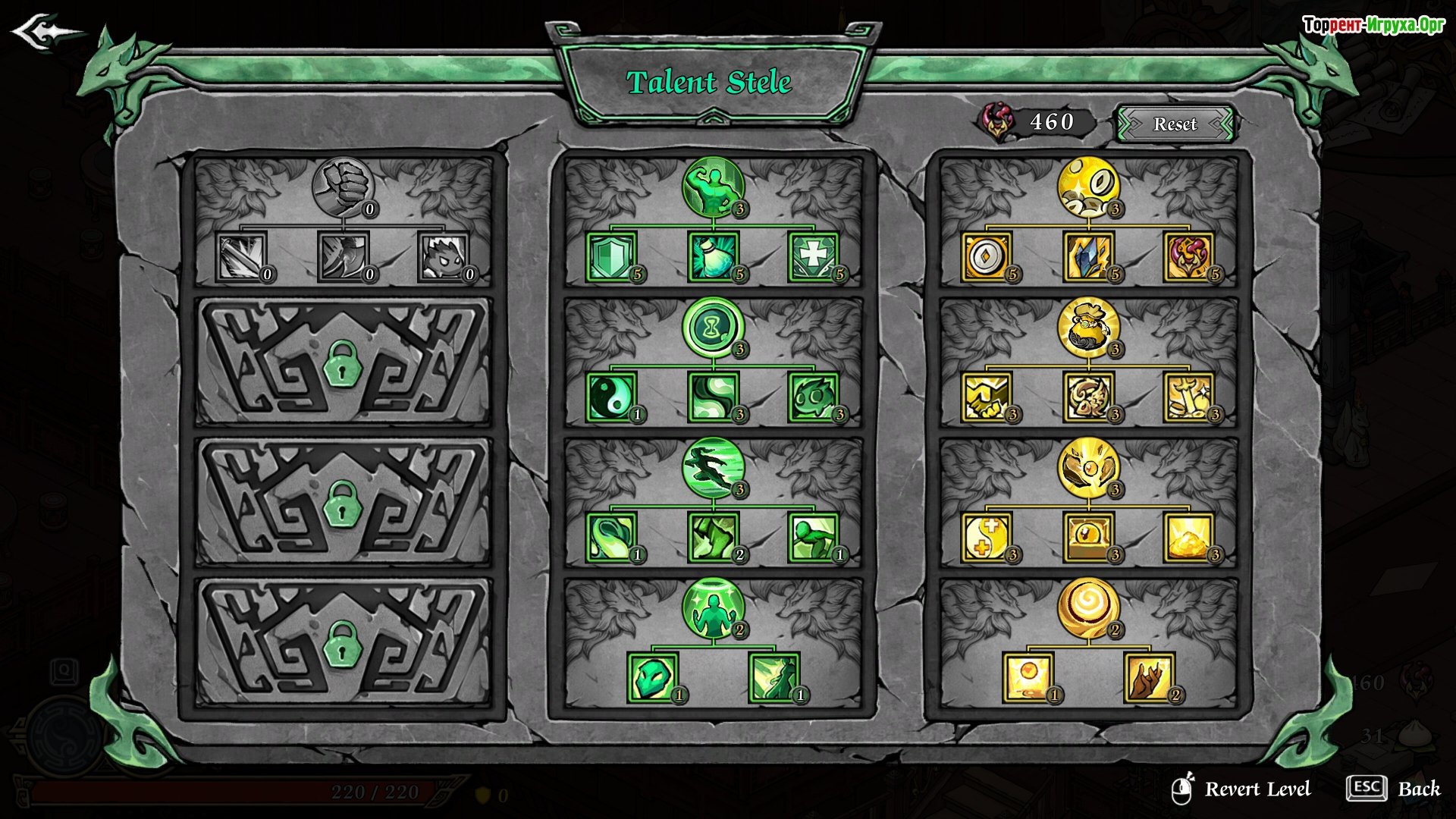Select the gold treasure chest talent
The height and width of the screenshot is (819, 1456).
point(1088,538)
